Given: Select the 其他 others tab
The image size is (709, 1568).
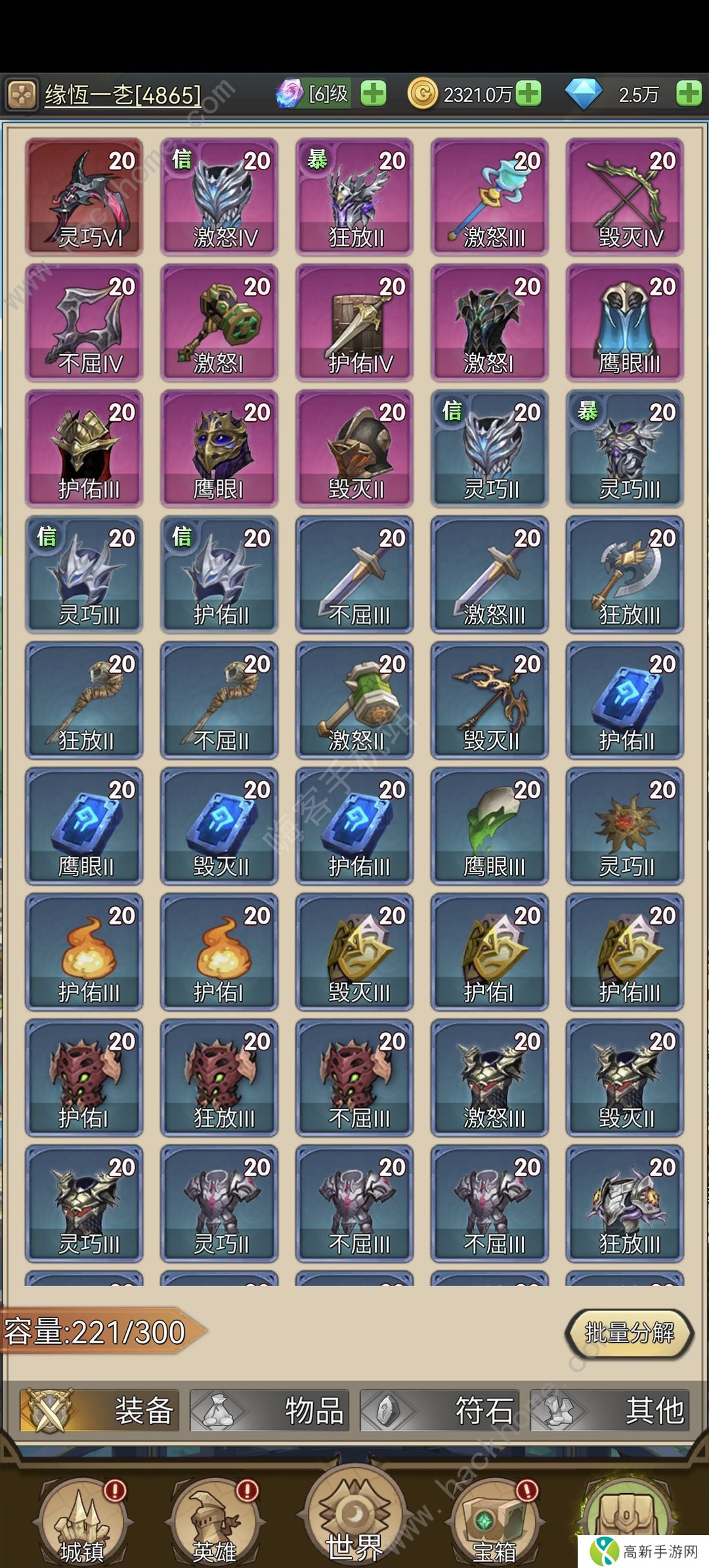Looking at the screenshot, I should click(x=609, y=1410).
